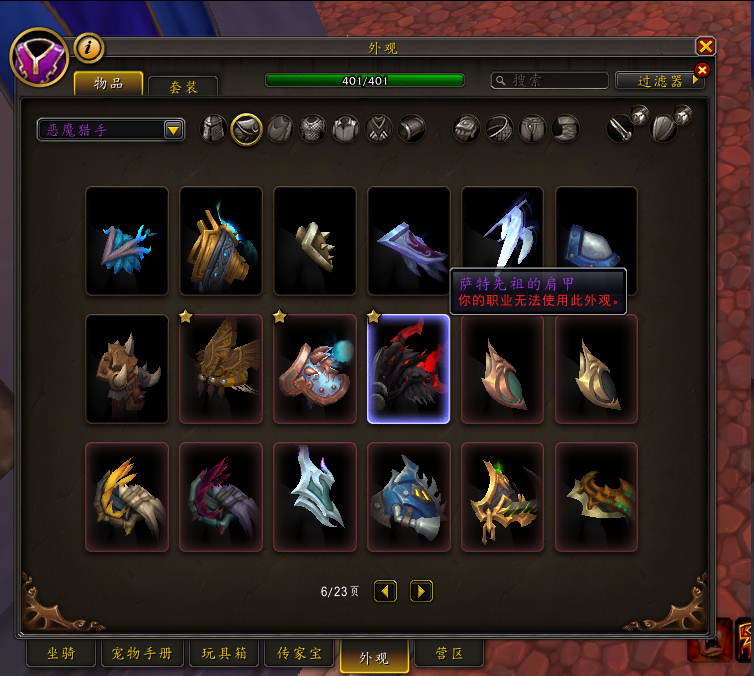Switch to the 宠物手册 pet journal tab
754x676 pixels.
pos(141,654)
